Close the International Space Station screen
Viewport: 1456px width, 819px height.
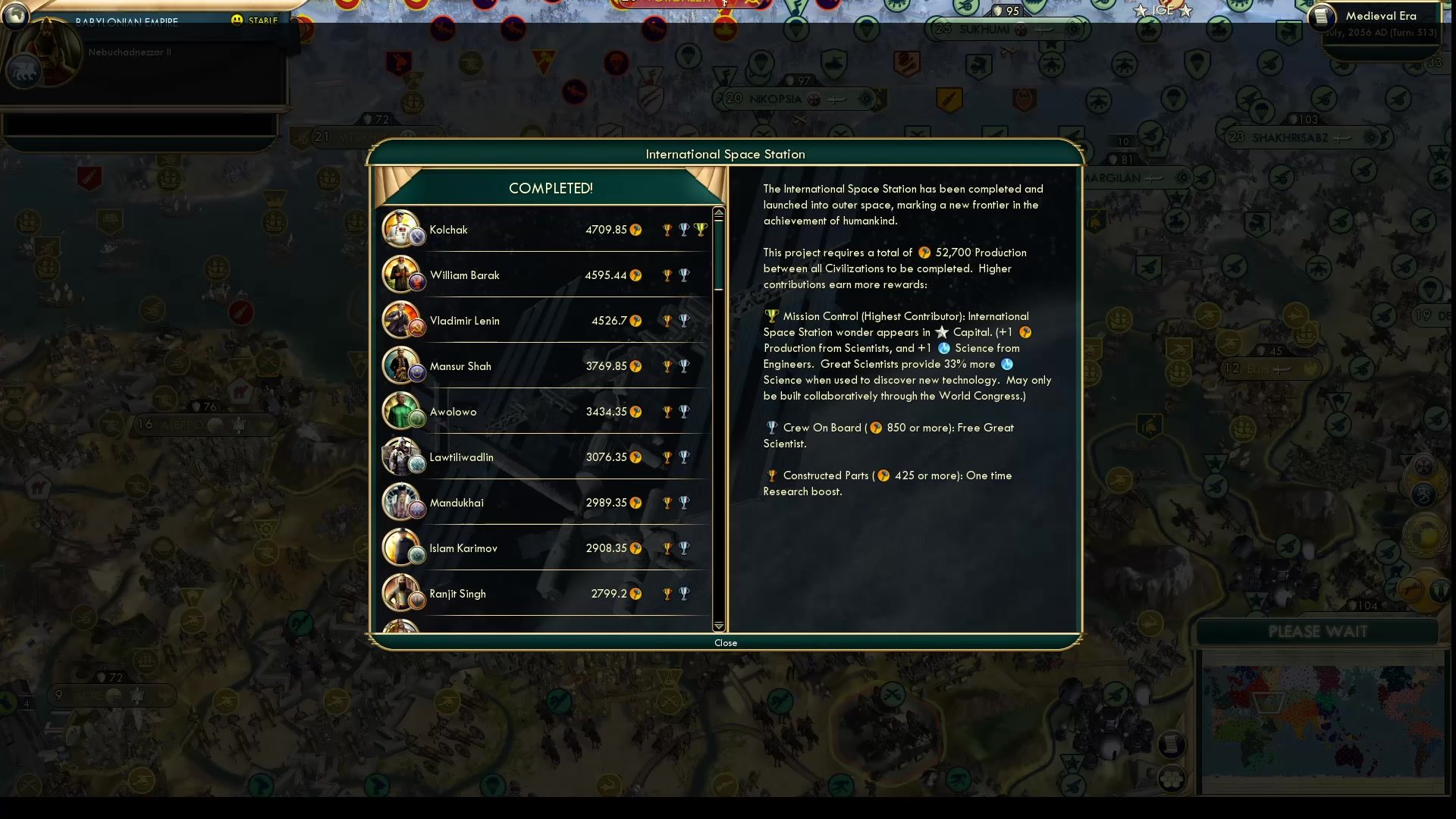725,642
